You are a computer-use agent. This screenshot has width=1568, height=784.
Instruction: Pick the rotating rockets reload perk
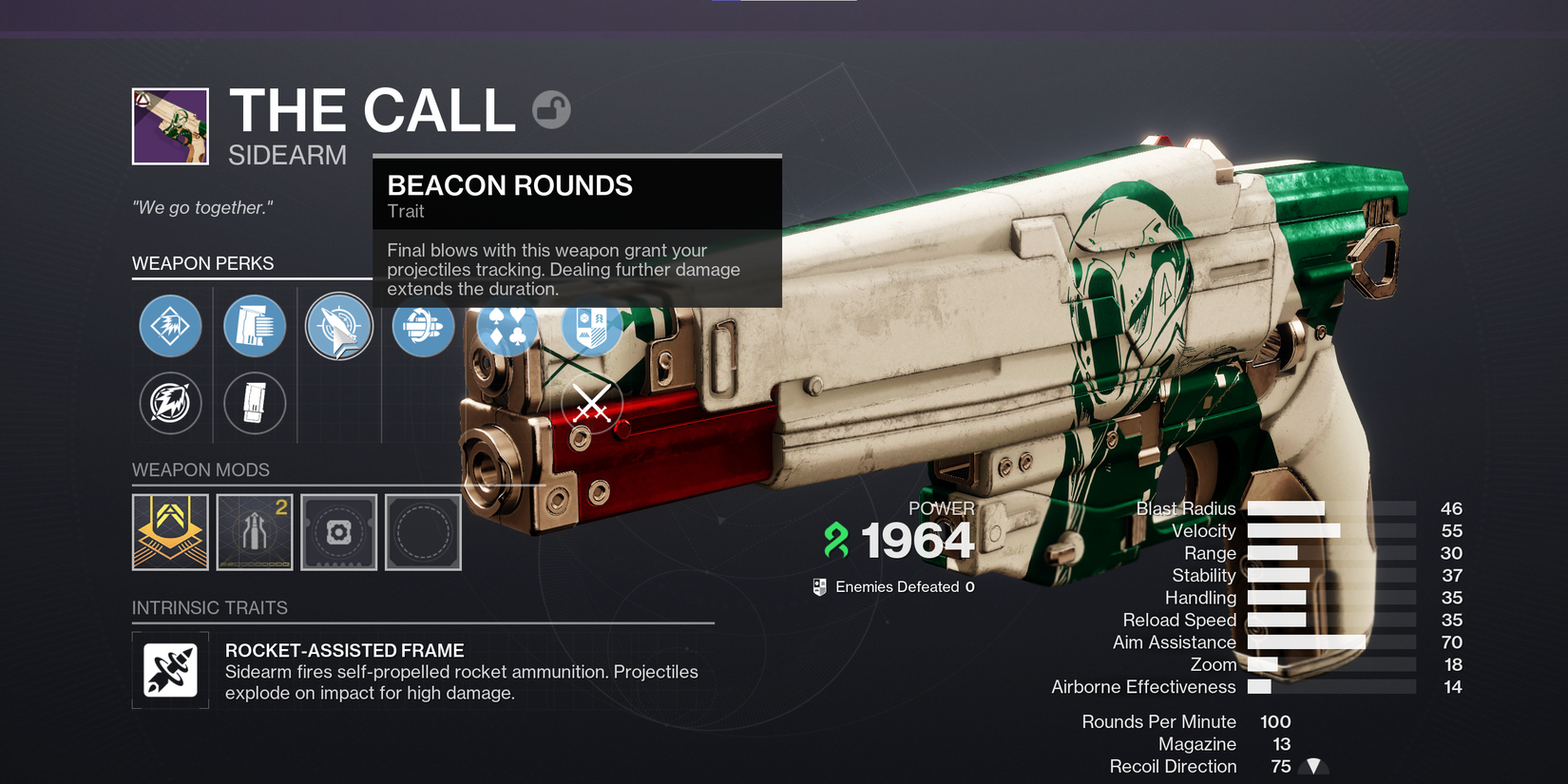point(423,327)
